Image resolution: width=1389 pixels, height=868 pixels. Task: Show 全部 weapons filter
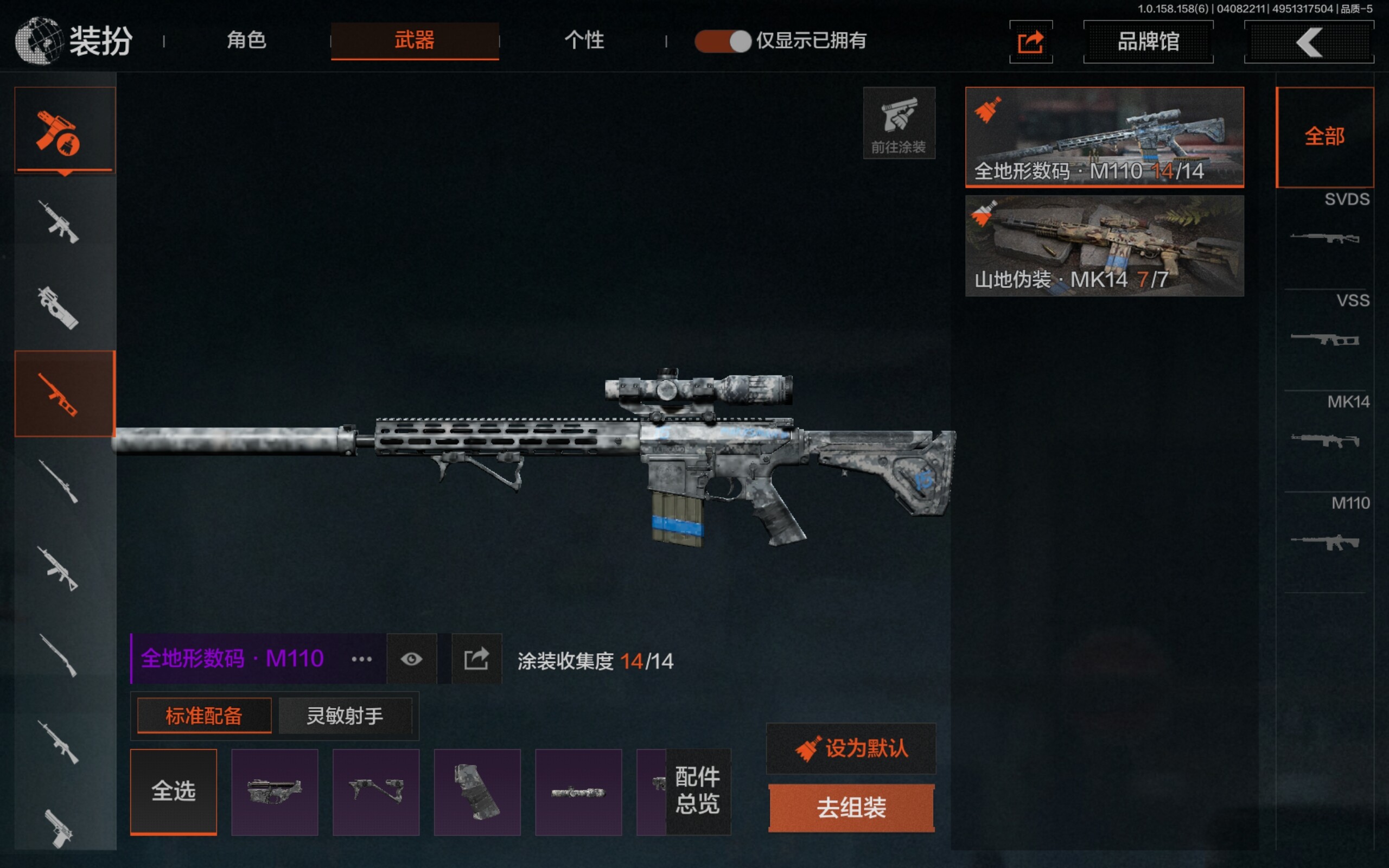tap(1324, 137)
